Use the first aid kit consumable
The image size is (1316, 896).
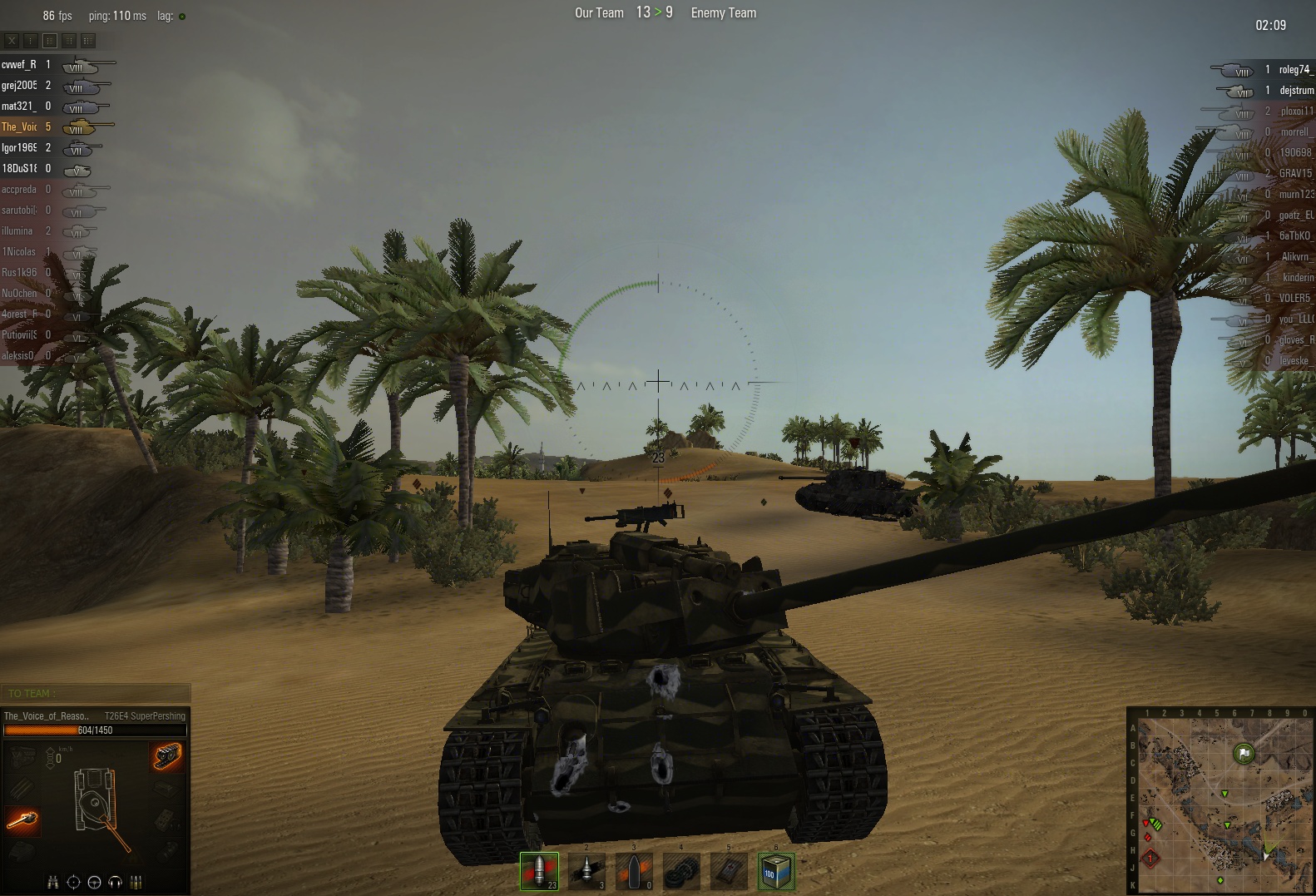tap(729, 871)
